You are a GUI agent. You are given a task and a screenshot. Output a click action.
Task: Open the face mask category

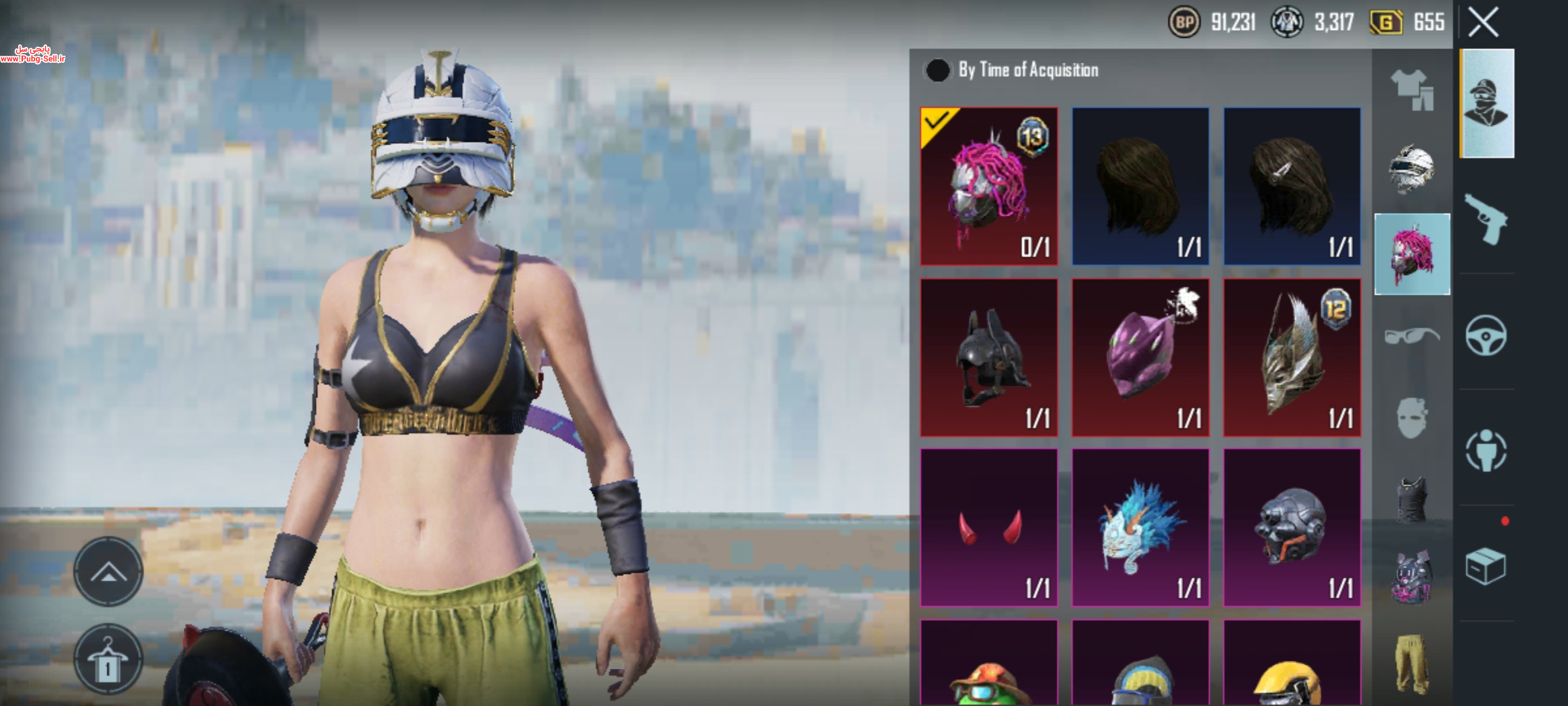[1412, 418]
